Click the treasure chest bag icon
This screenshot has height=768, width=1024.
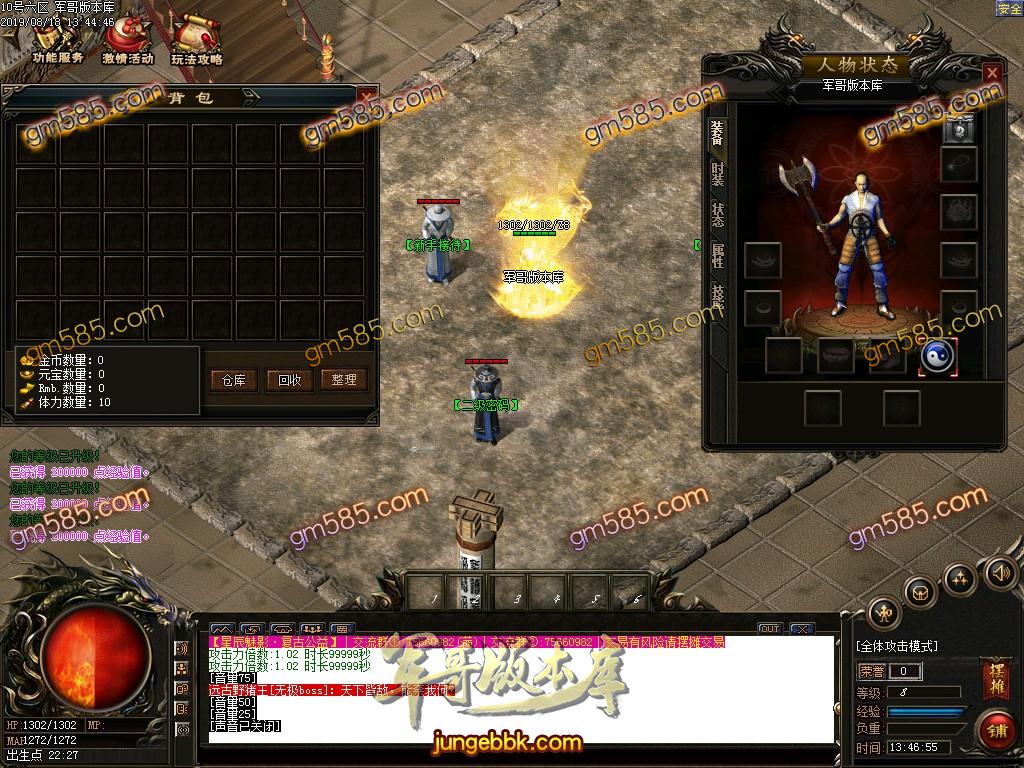[x=920, y=592]
